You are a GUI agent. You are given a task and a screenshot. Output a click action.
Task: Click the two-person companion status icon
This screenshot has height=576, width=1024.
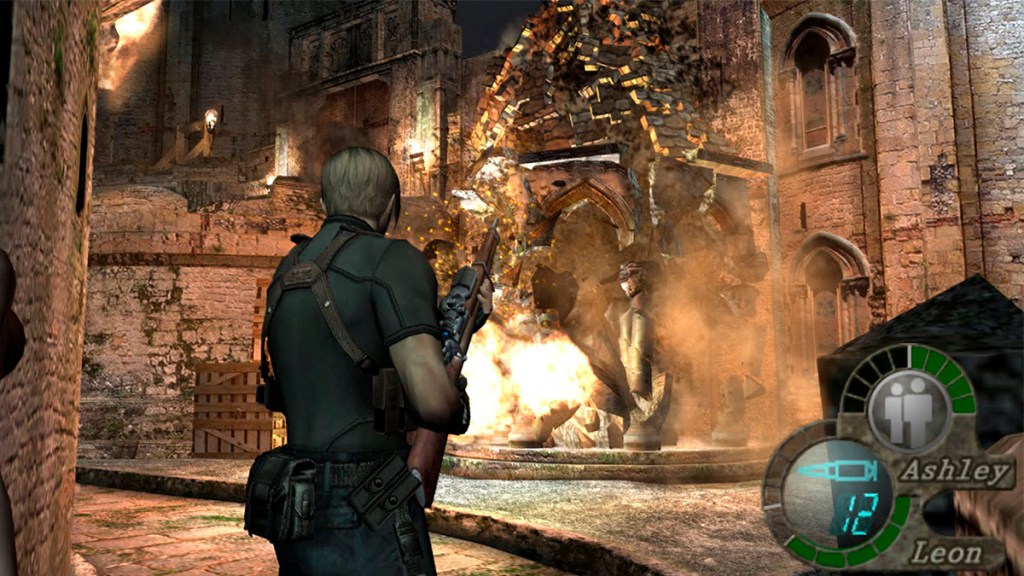pyautogui.click(x=907, y=410)
